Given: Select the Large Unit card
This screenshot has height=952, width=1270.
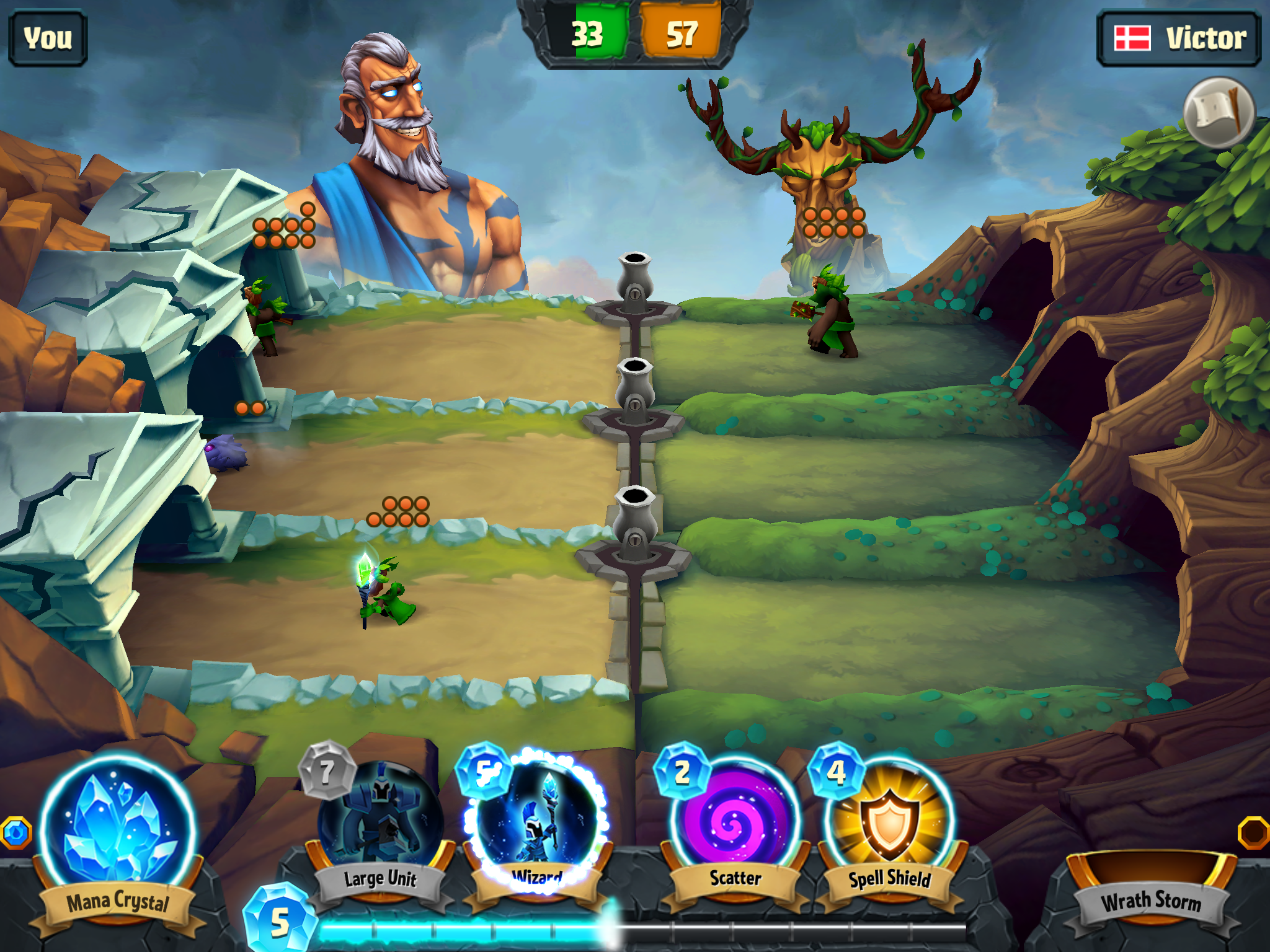Looking at the screenshot, I should click(x=380, y=818).
